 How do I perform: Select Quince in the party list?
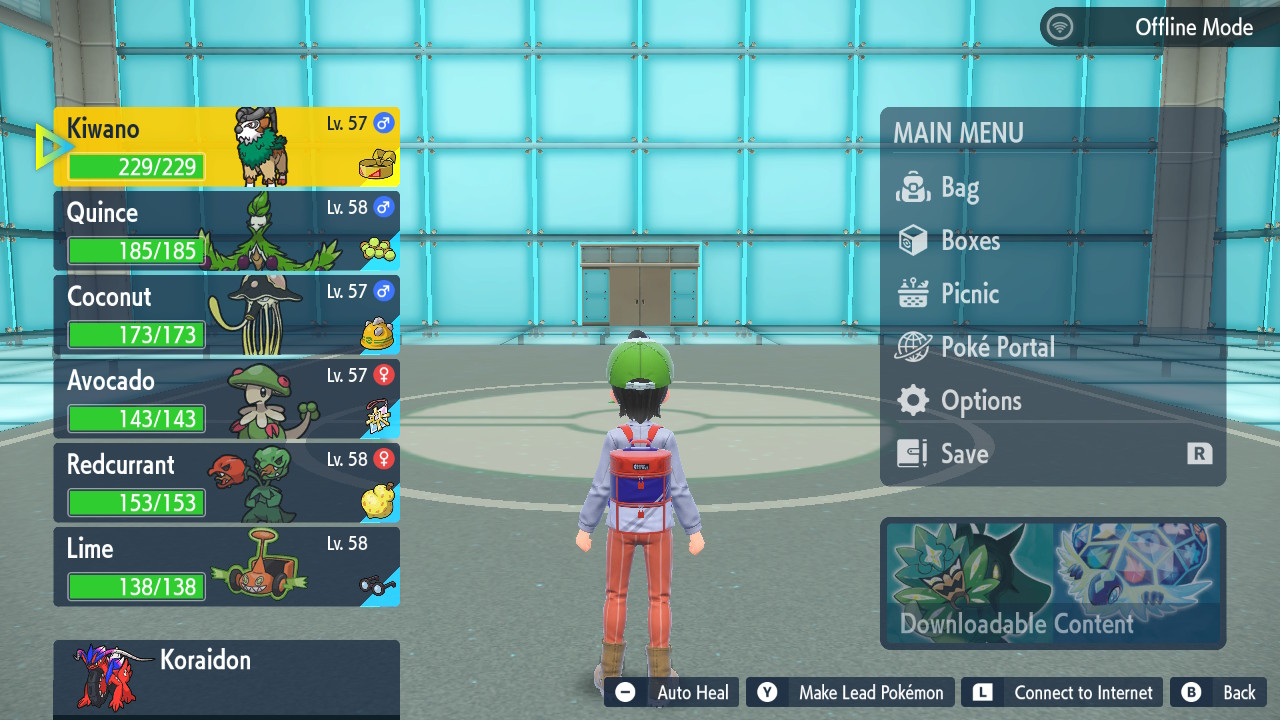(226, 231)
